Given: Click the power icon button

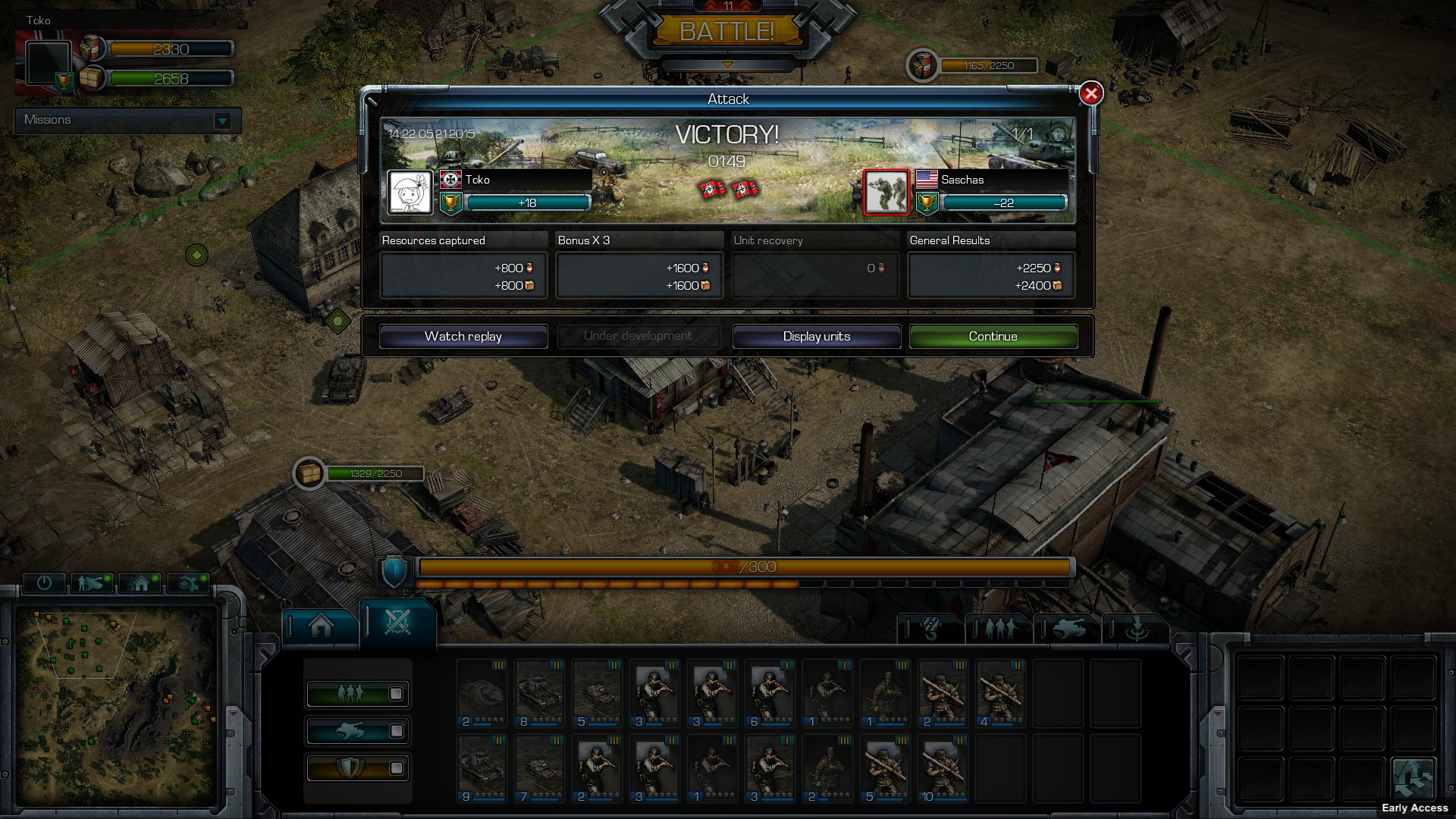Looking at the screenshot, I should point(44,582).
